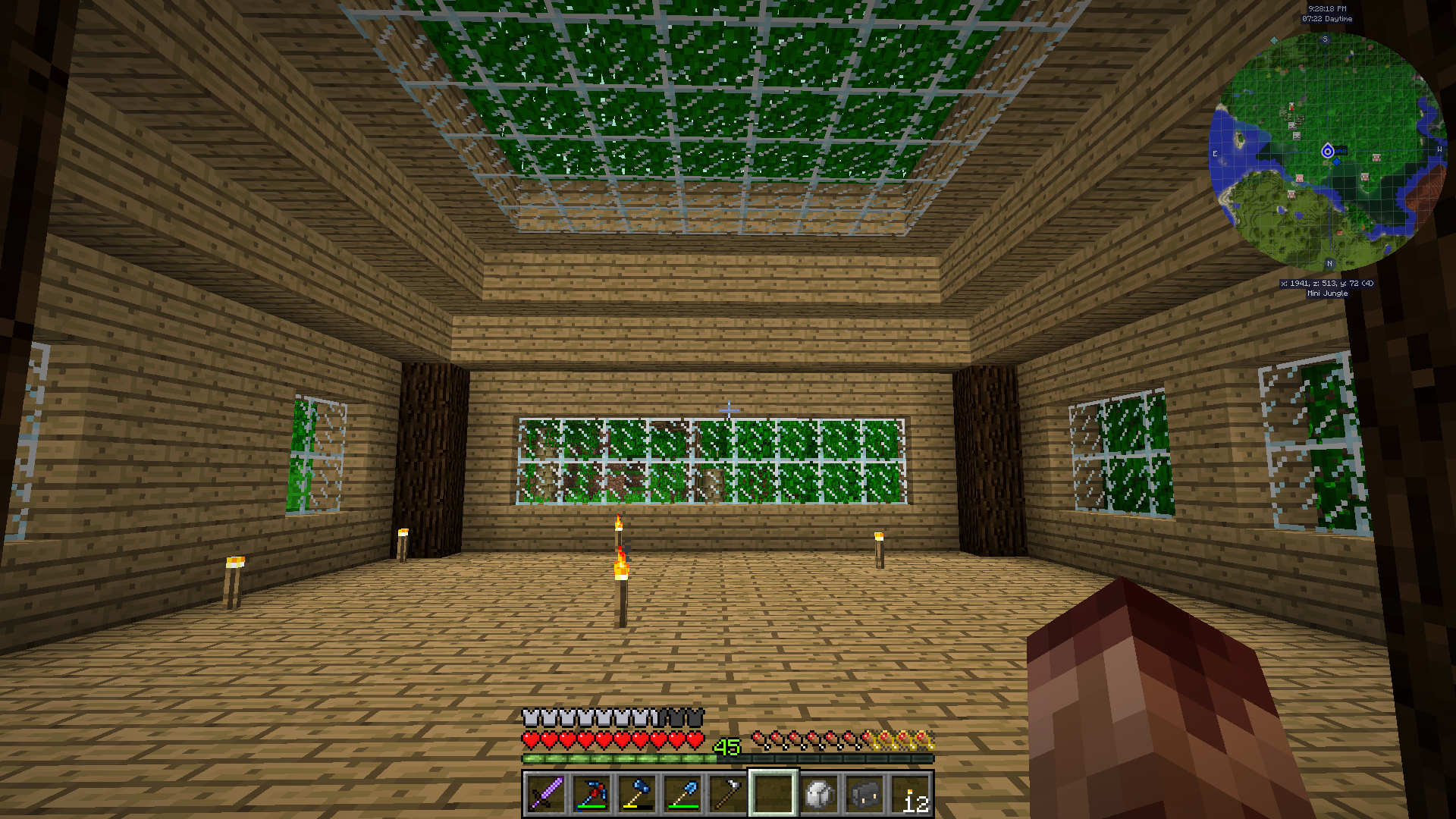This screenshot has height=819, width=1456.
Task: Choose the white backpack hotbar slot
Action: tap(819, 794)
